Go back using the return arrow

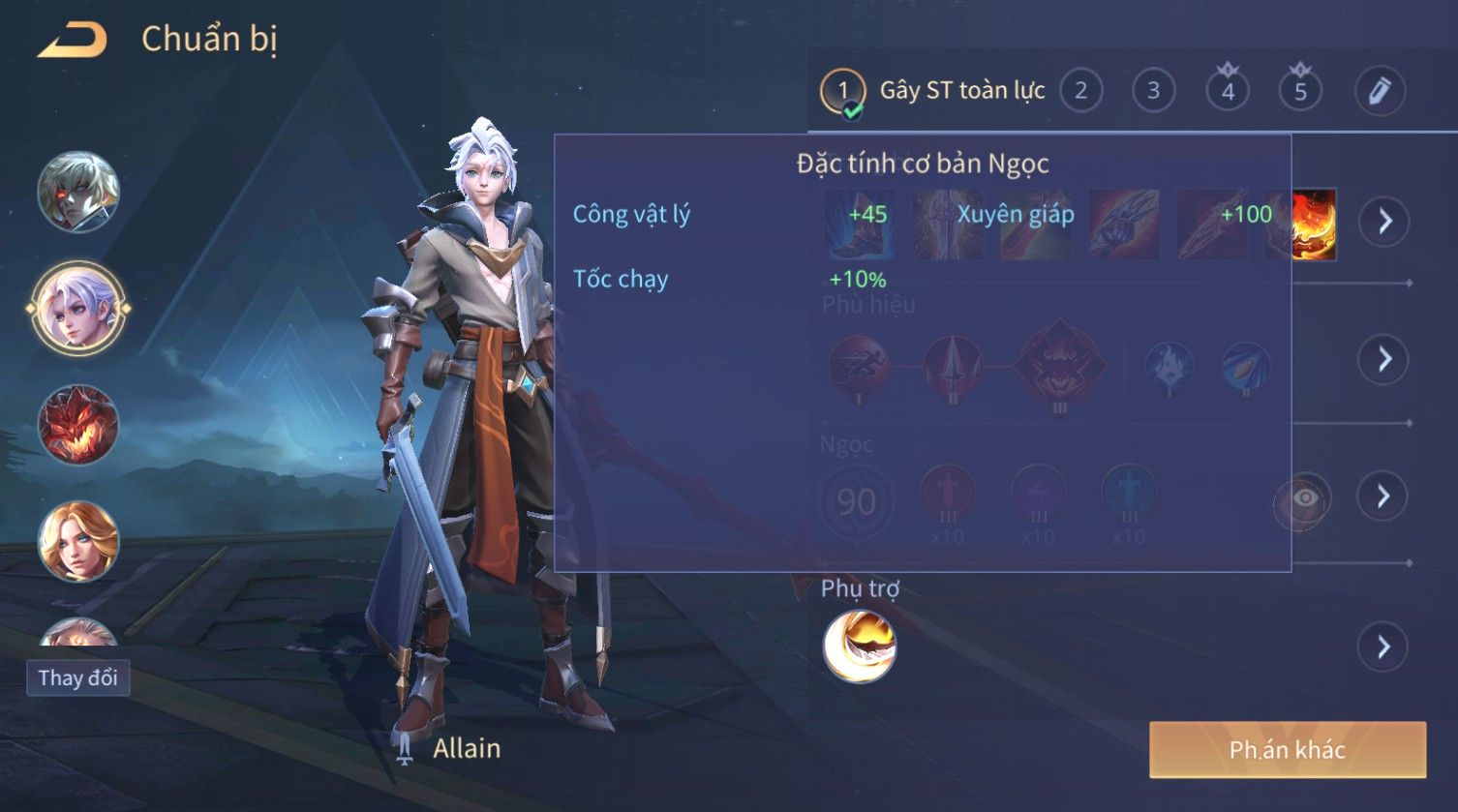[72, 41]
